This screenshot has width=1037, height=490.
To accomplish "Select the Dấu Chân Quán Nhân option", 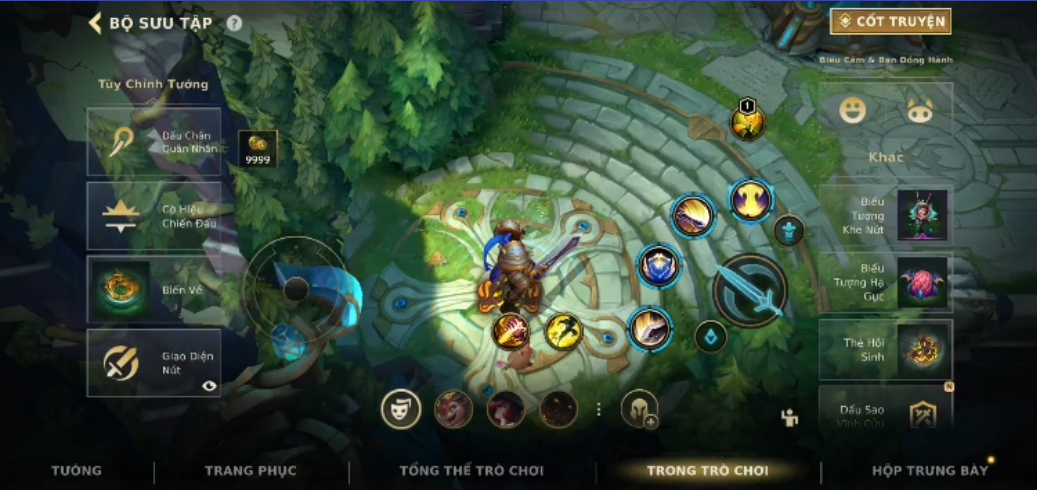I will pyautogui.click(x=153, y=142).
